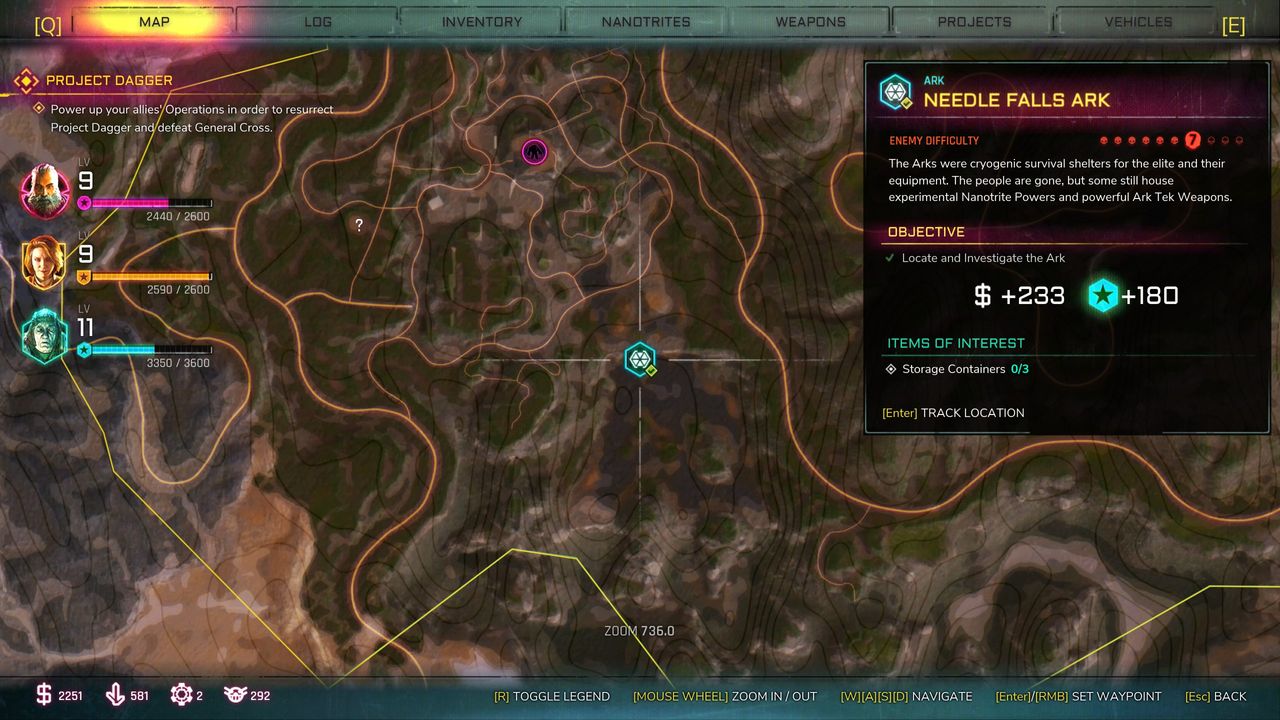Switch to the Vehicles tab

click(1138, 21)
